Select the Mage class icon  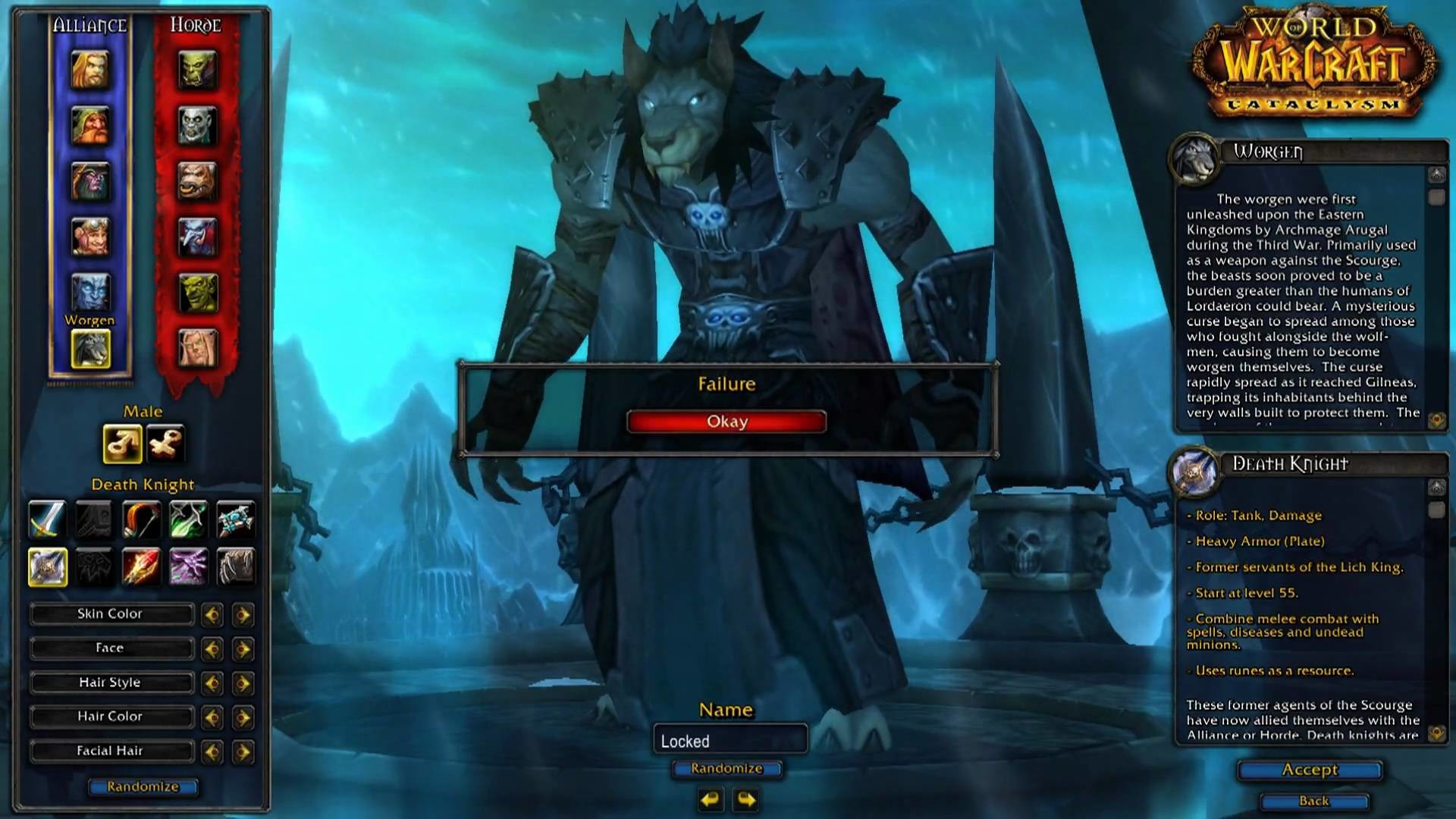(142, 565)
